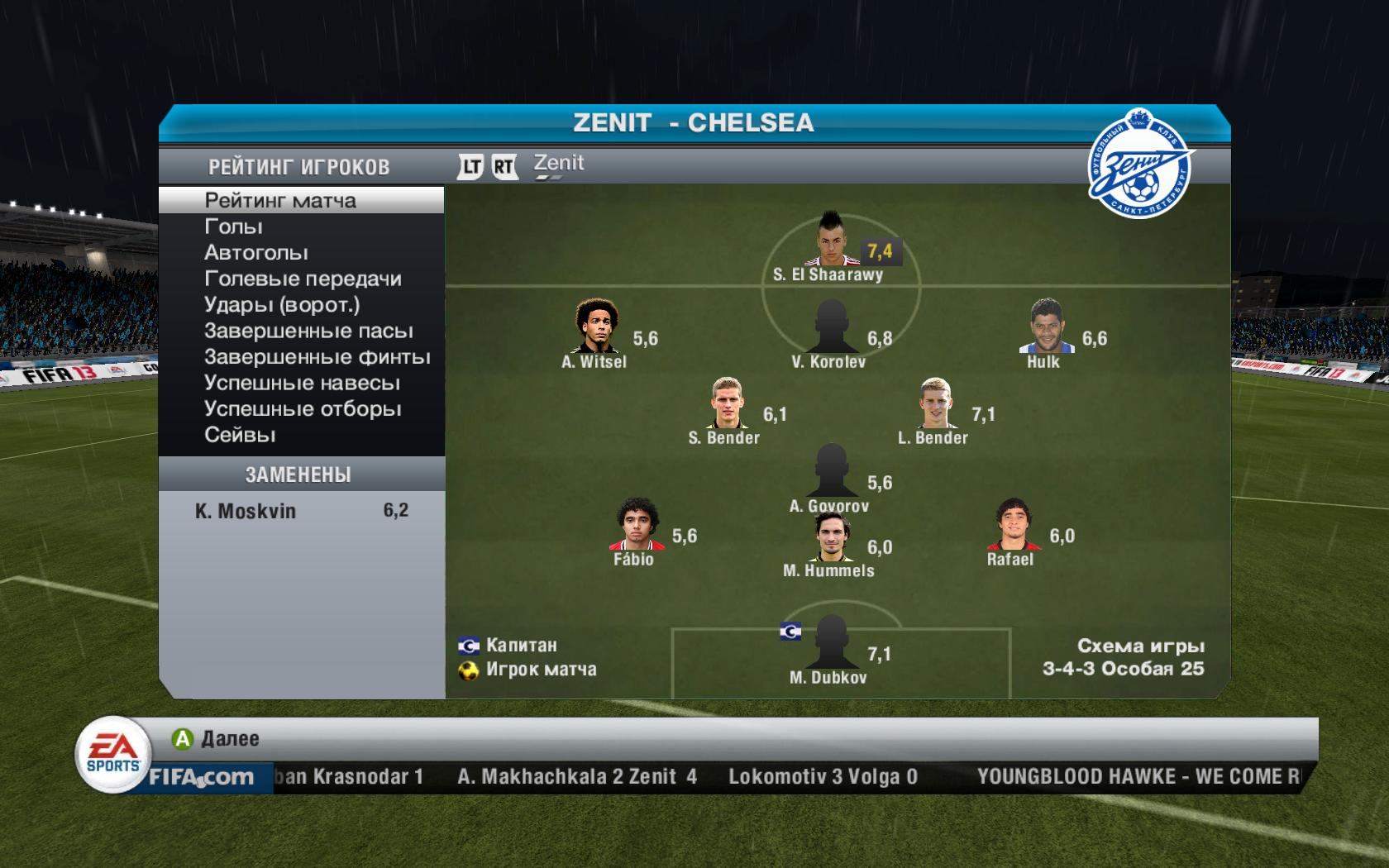The height and width of the screenshot is (868, 1389).
Task: Open the Сейвы stat view
Action: (x=240, y=435)
